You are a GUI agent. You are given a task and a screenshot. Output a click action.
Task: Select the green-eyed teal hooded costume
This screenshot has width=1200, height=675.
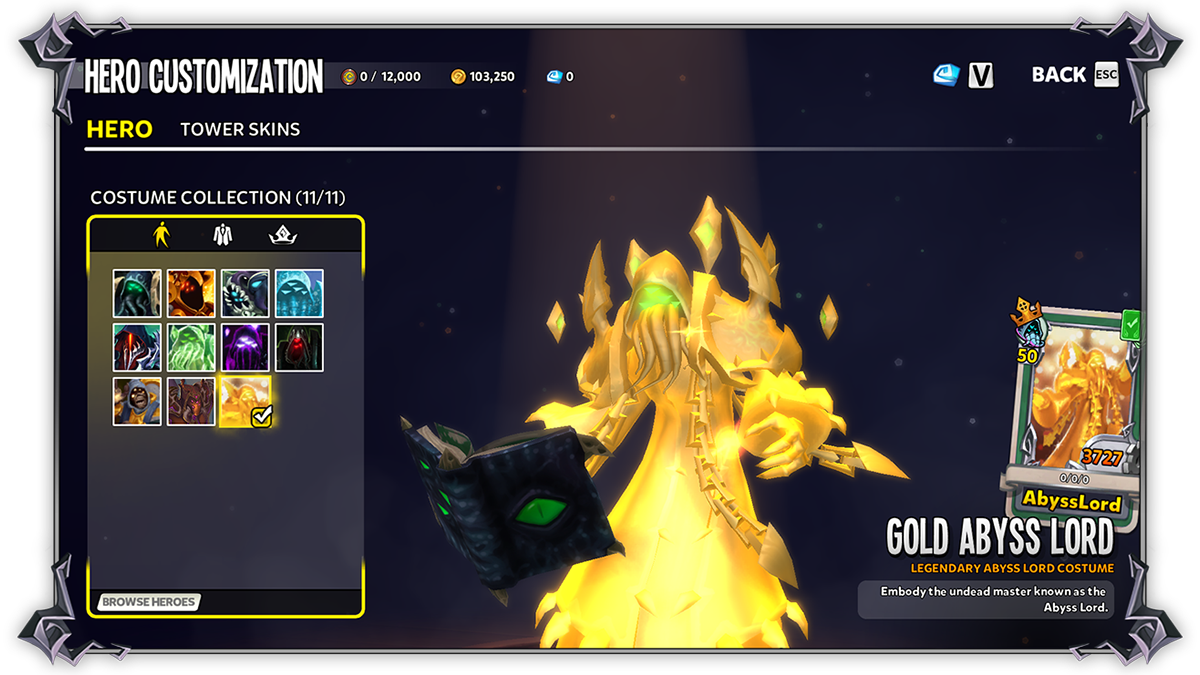pyautogui.click(x=137, y=293)
